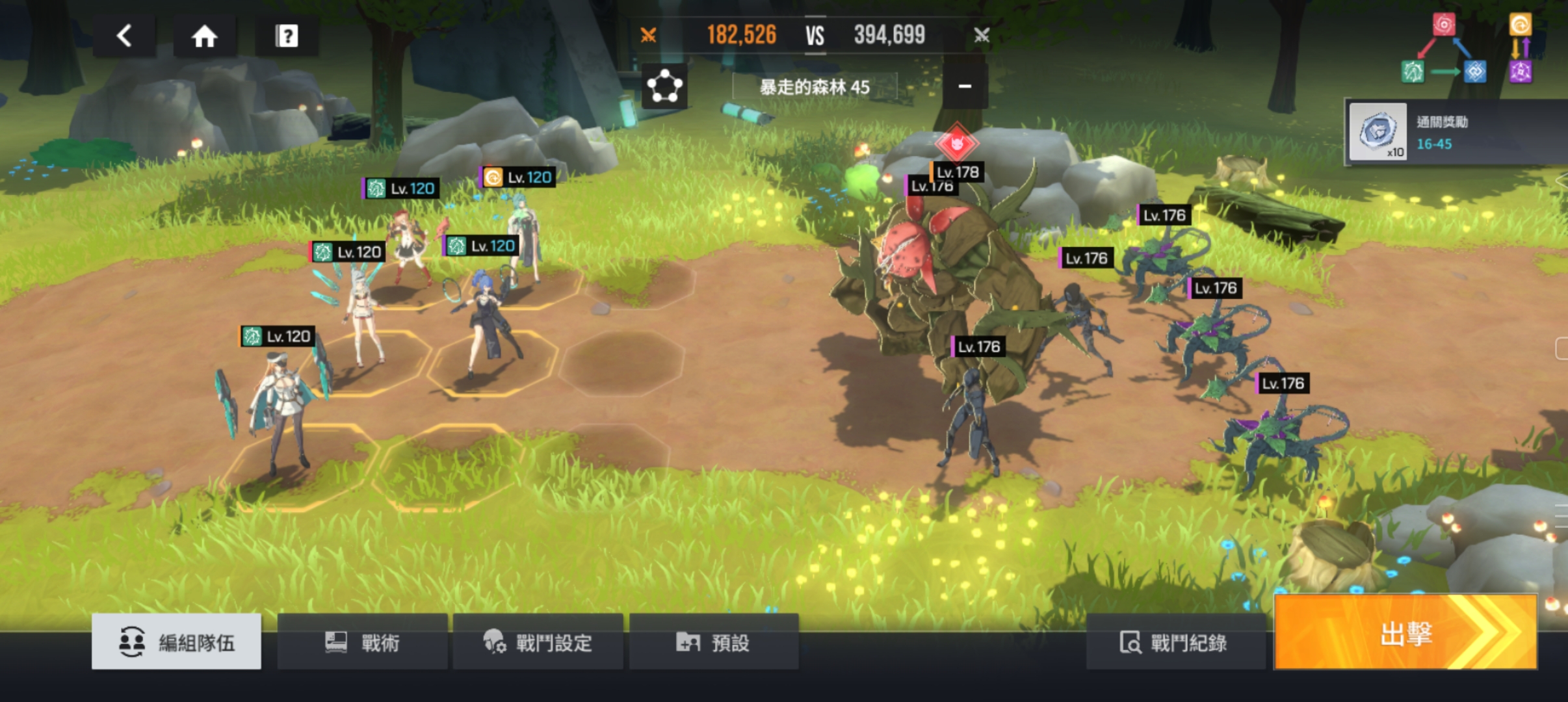The width and height of the screenshot is (1568, 702).
Task: Open the 戰術 tactics menu
Action: (x=362, y=642)
